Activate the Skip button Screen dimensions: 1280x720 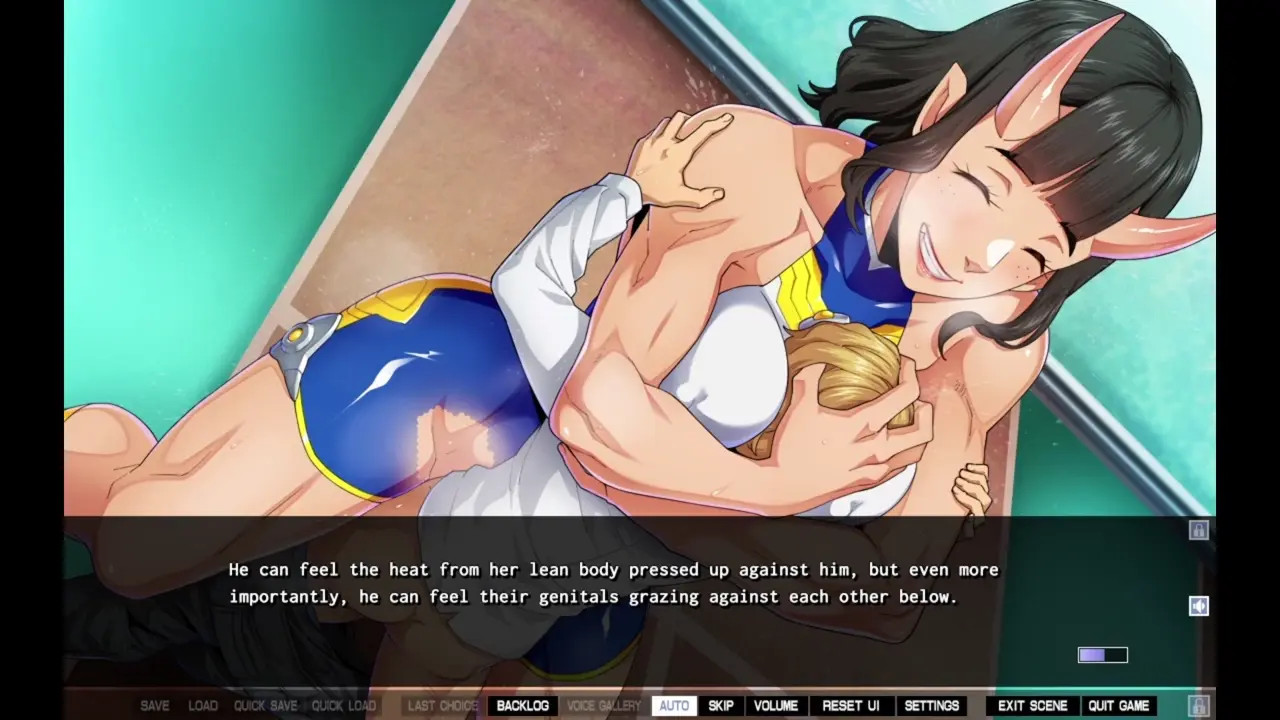pyautogui.click(x=721, y=706)
